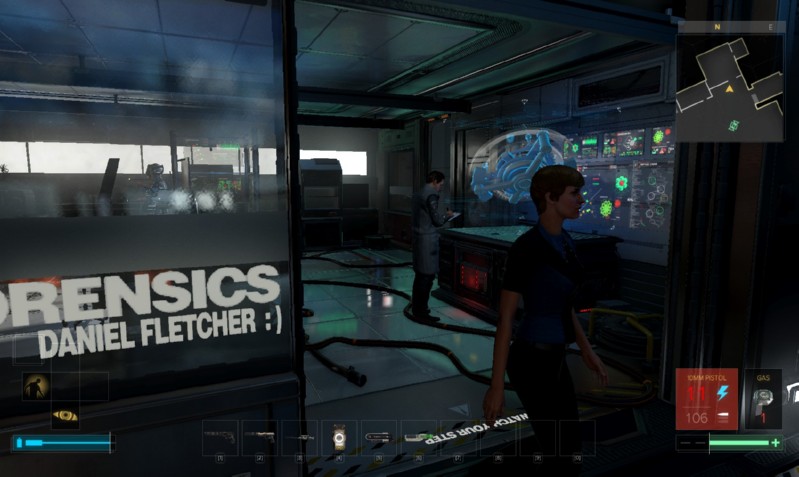Screen dimensions: 799x477
Task: Select the item in hotbar slot 5
Action: pyautogui.click(x=379, y=437)
